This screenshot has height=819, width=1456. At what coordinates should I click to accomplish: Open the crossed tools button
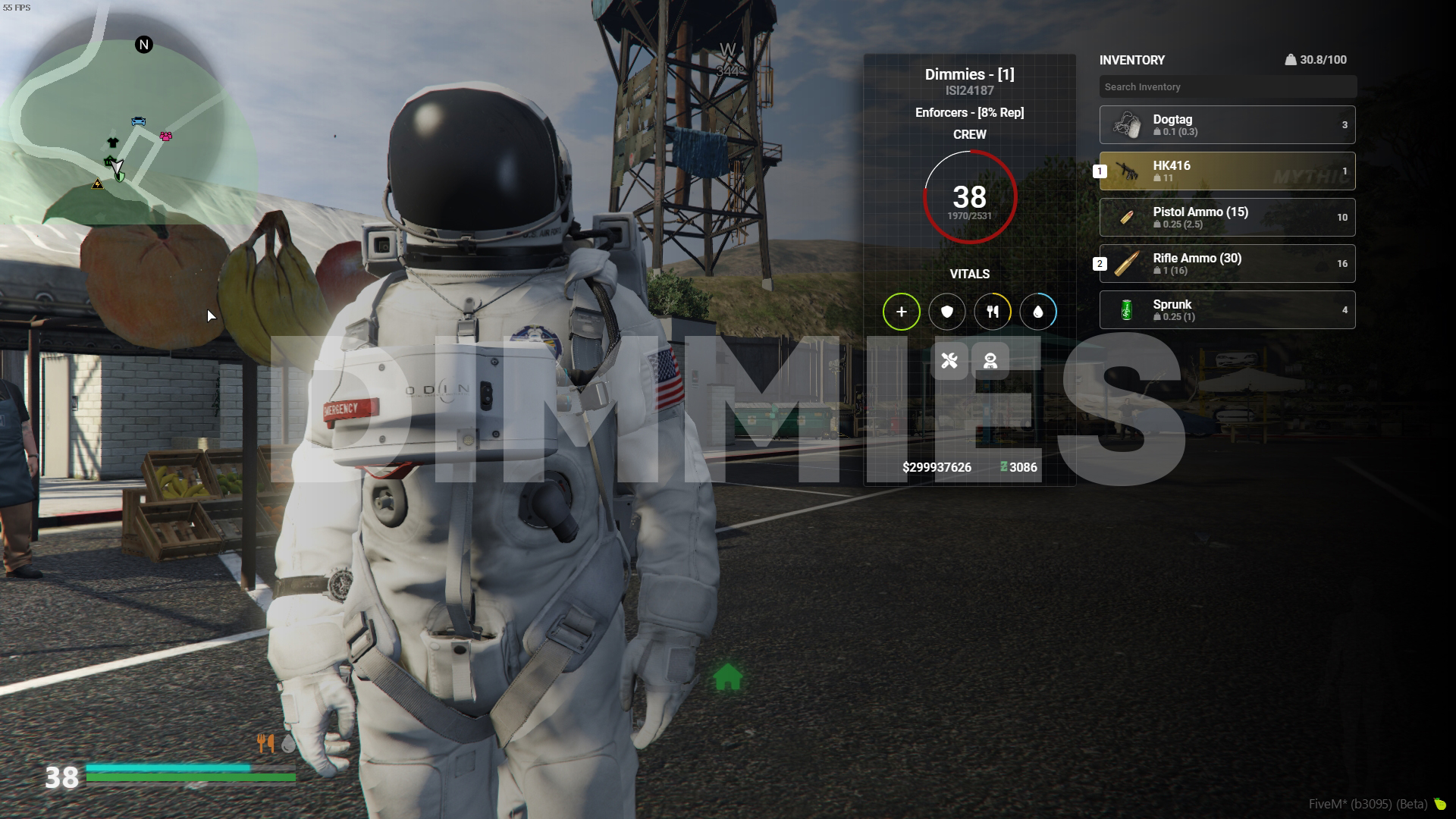[949, 360]
